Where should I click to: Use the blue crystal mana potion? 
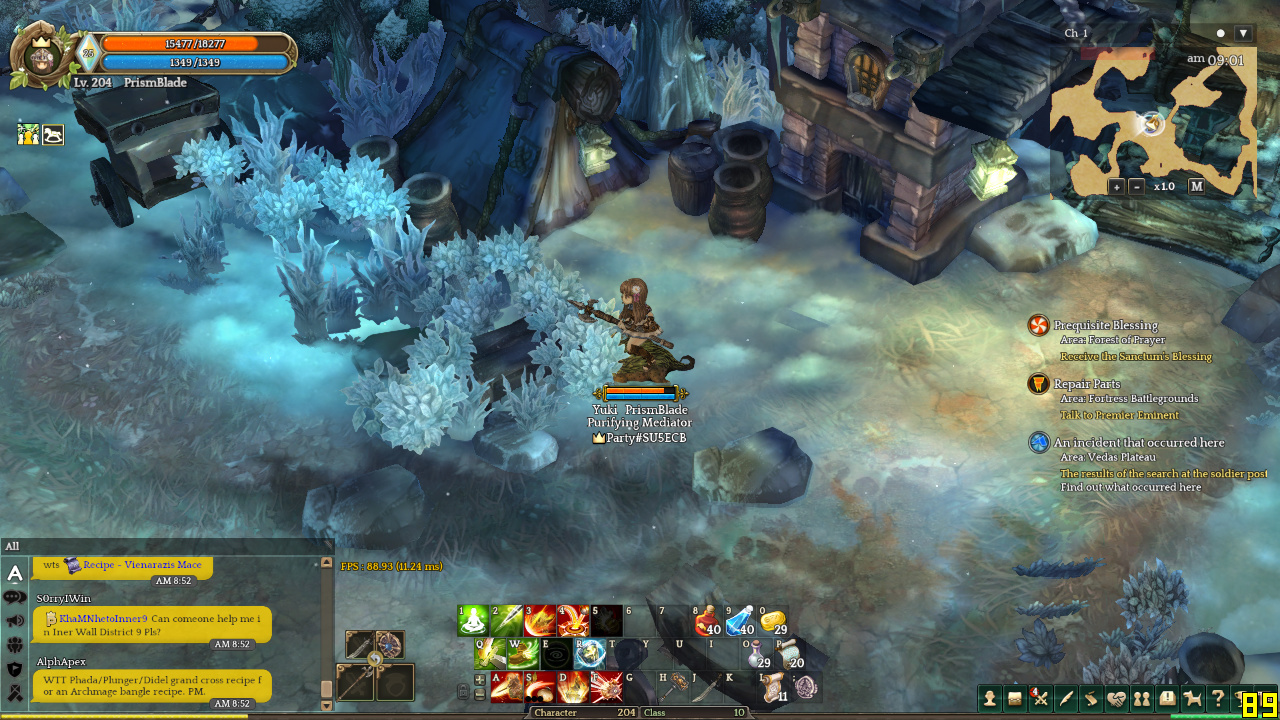[740, 621]
